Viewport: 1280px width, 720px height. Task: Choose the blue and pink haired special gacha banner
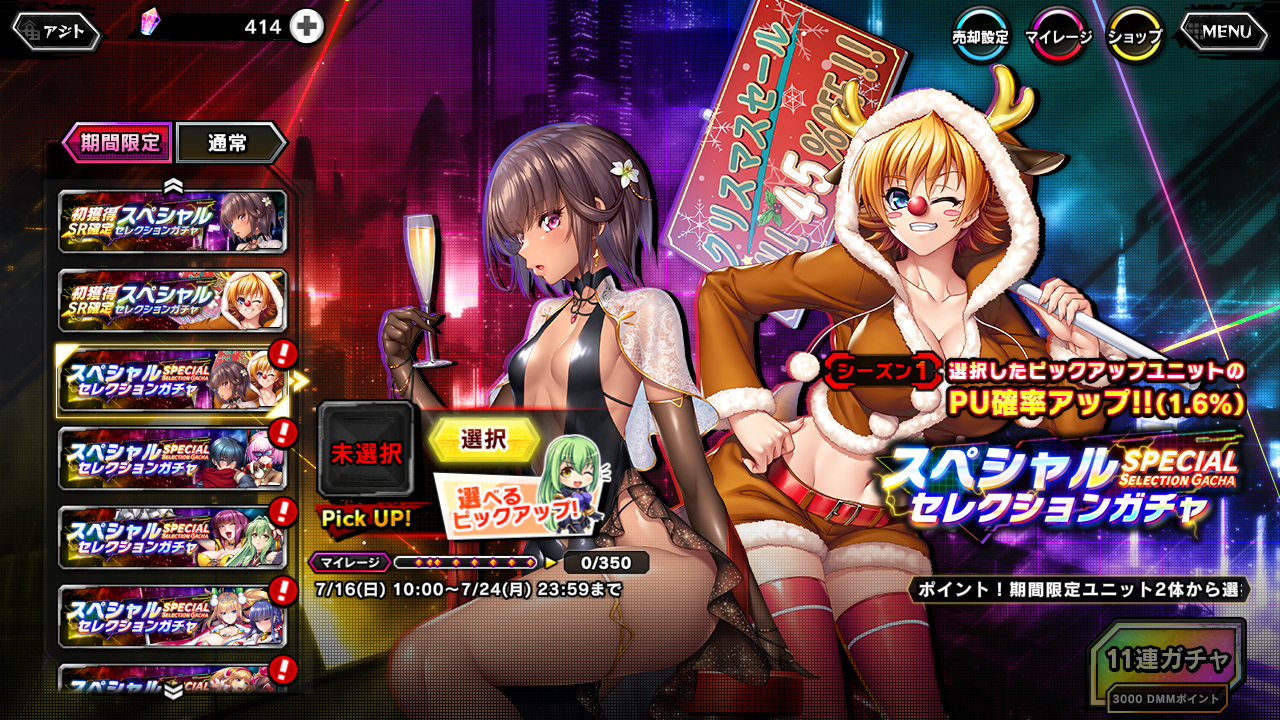click(x=173, y=458)
